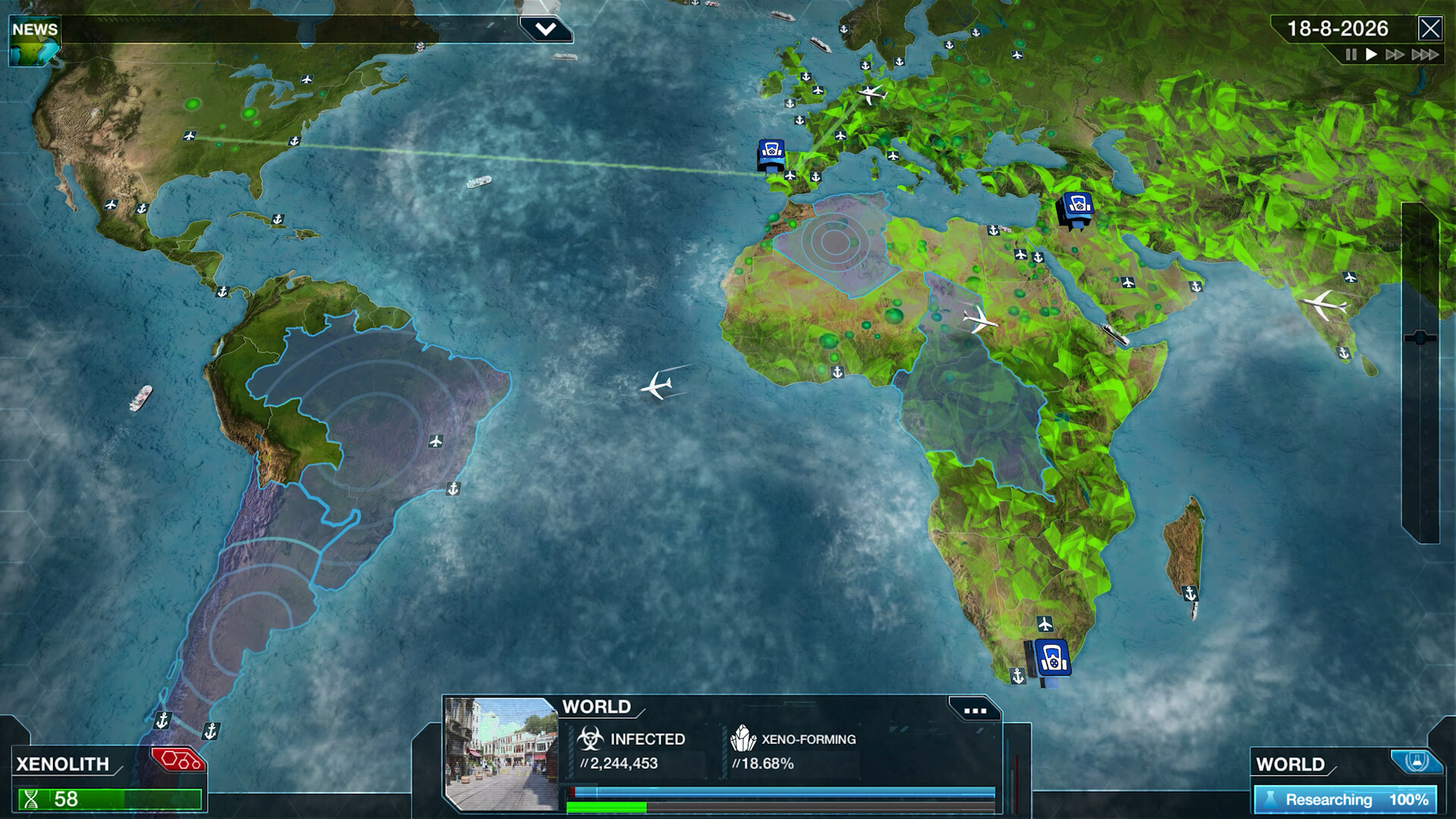Click the DNA helix icon beside 58

[30, 797]
